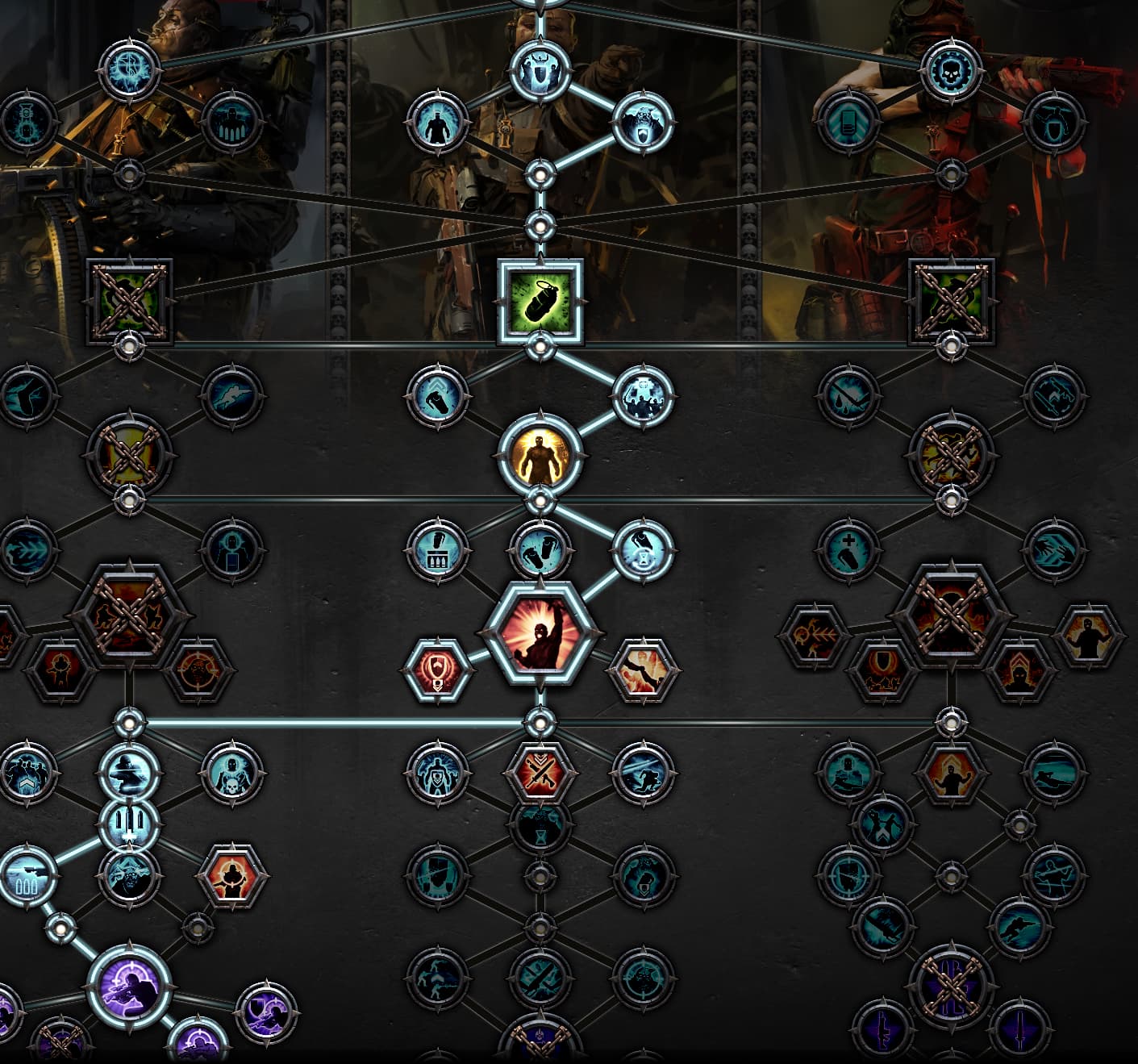
Task: Pick the squad with chevron talent node
Action: pyautogui.click(x=27, y=771)
